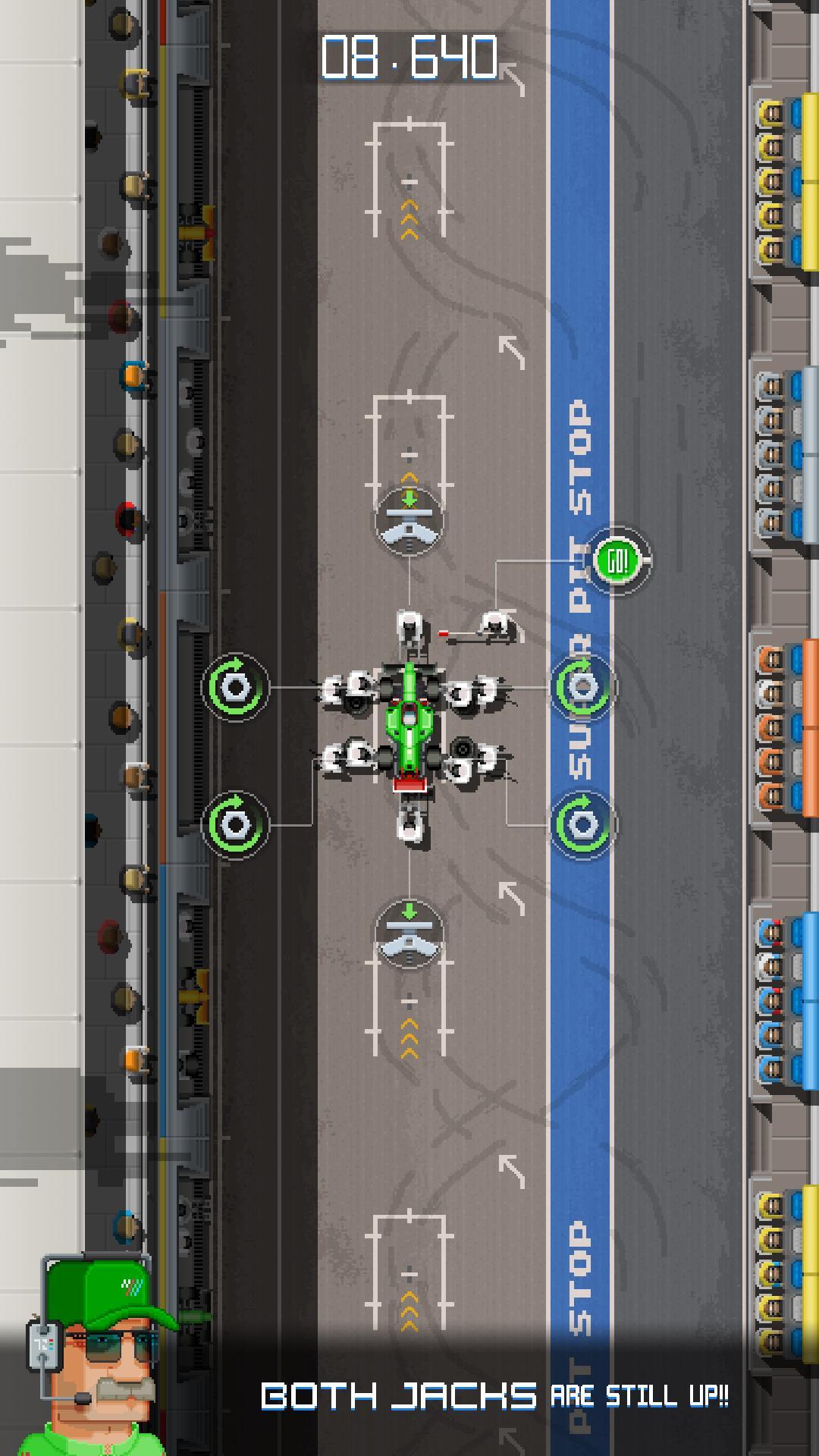
Task: Activate the rear-left wheel nut button
Action: click(x=235, y=824)
